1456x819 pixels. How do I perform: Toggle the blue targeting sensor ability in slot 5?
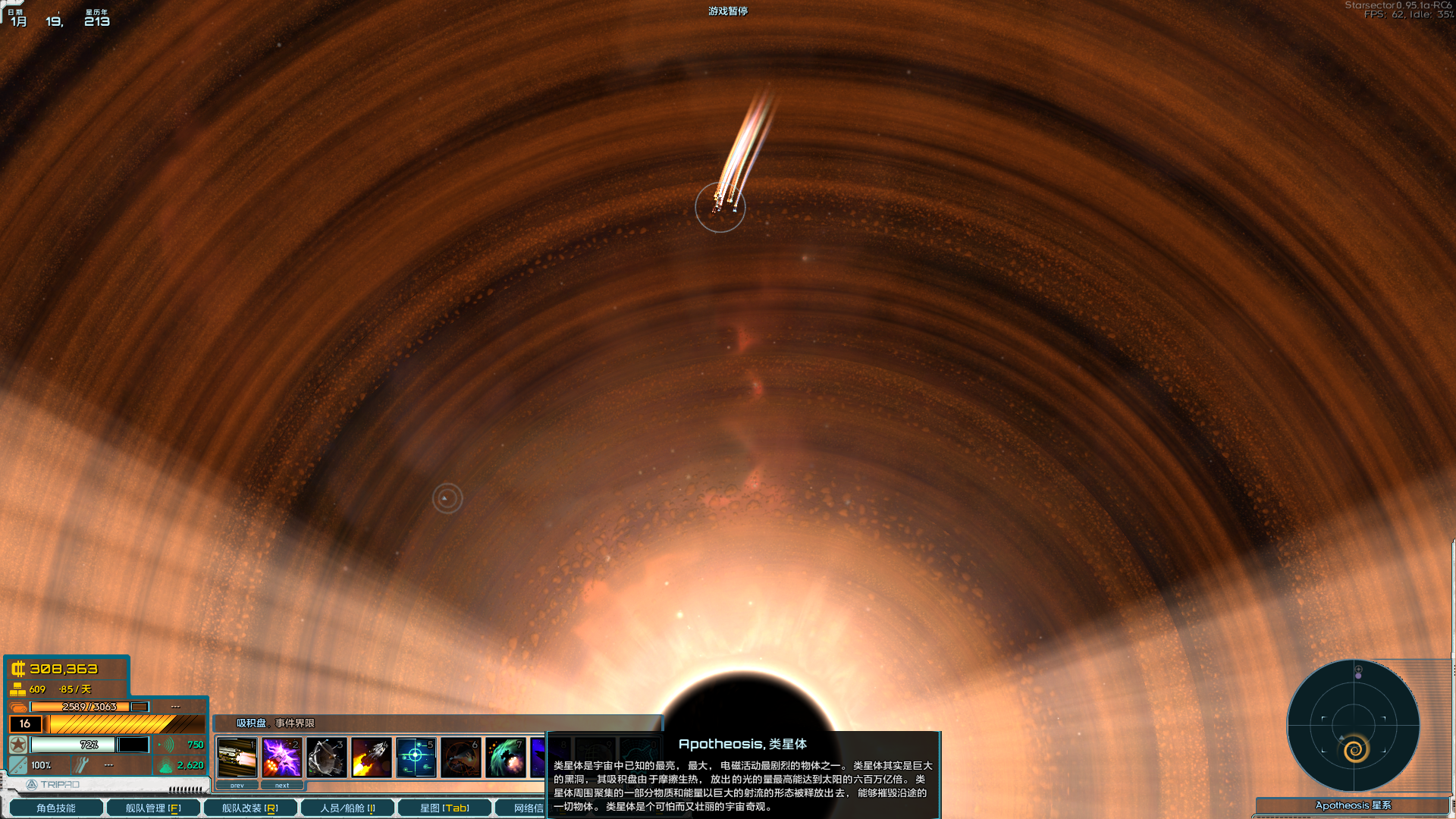(x=416, y=757)
